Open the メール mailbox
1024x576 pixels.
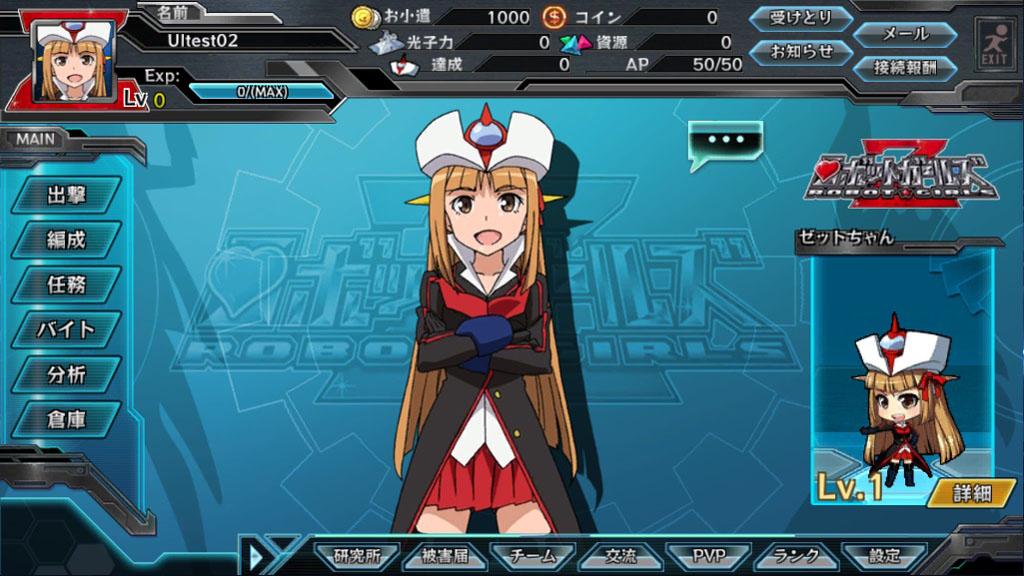905,33
